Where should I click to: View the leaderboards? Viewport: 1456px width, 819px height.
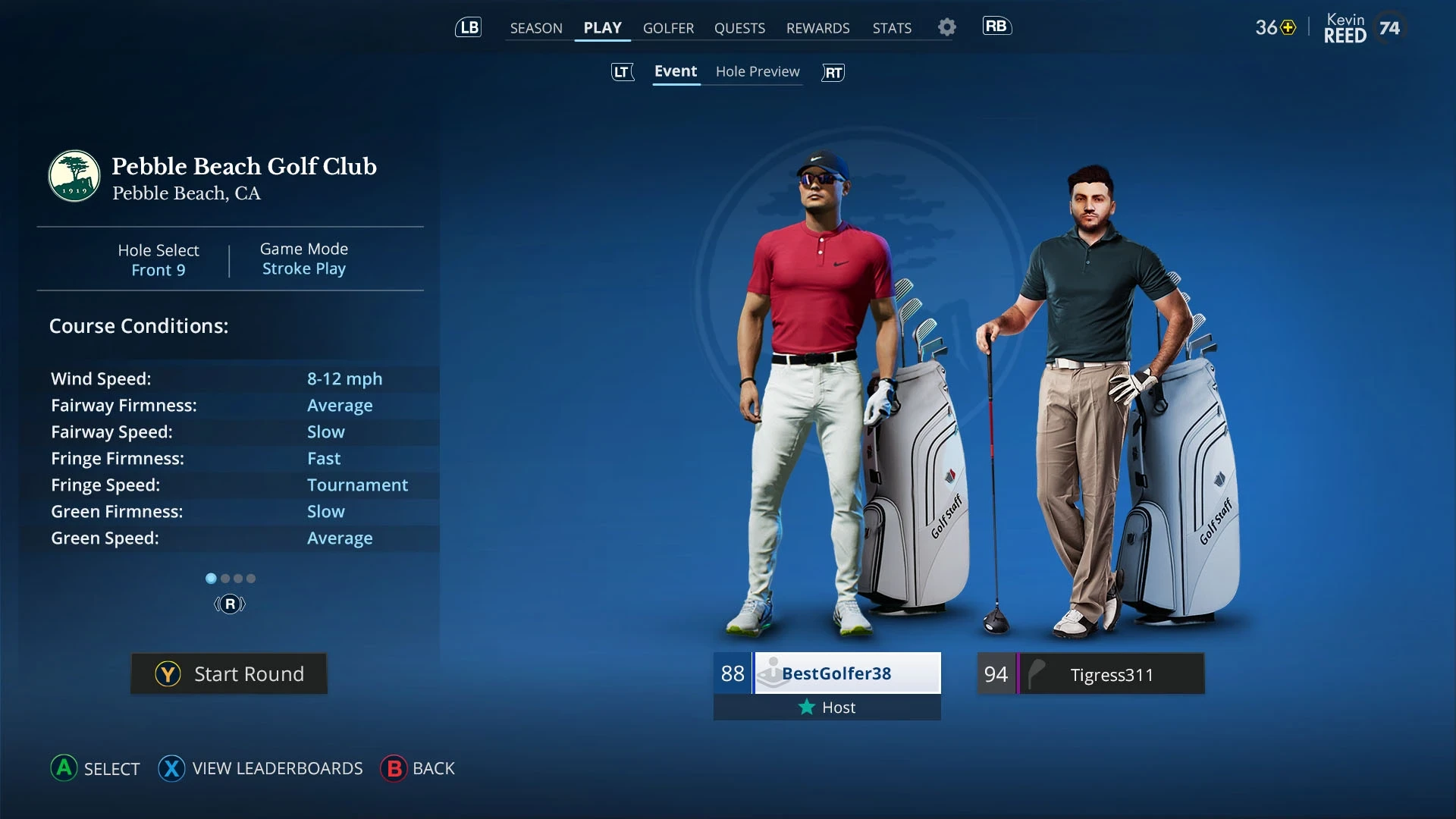[260, 768]
